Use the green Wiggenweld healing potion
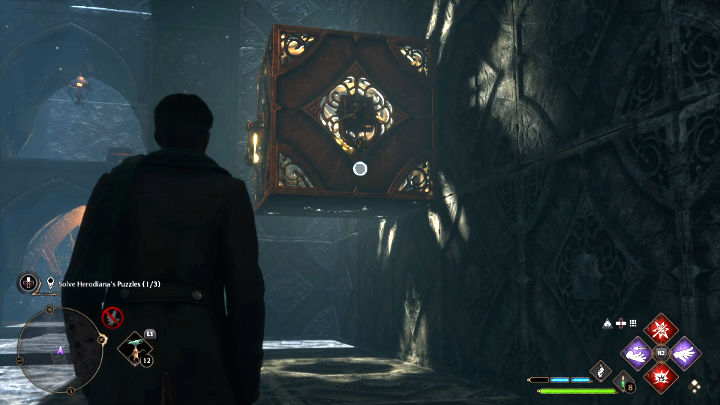The image size is (720, 405). click(x=622, y=382)
